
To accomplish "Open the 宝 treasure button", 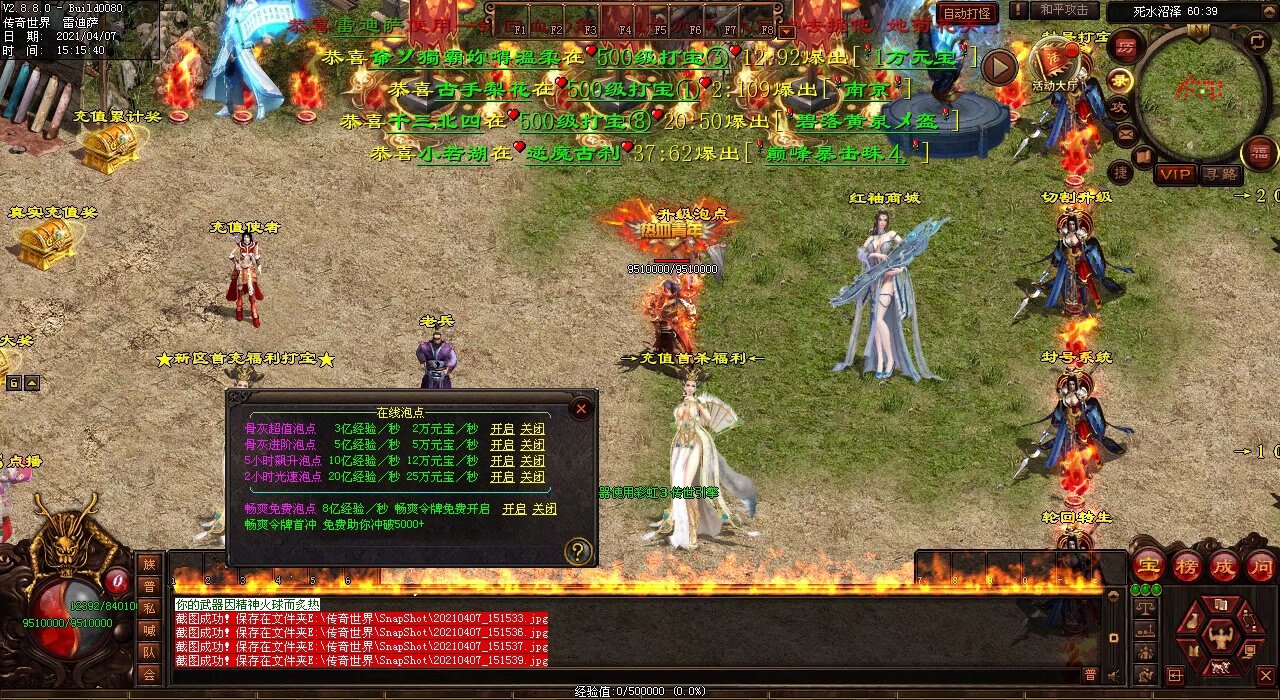I will (x=1149, y=566).
